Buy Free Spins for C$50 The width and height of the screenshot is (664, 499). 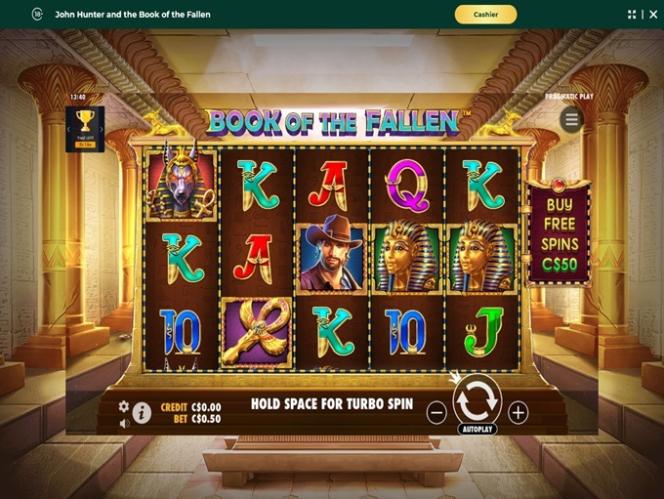(558, 233)
